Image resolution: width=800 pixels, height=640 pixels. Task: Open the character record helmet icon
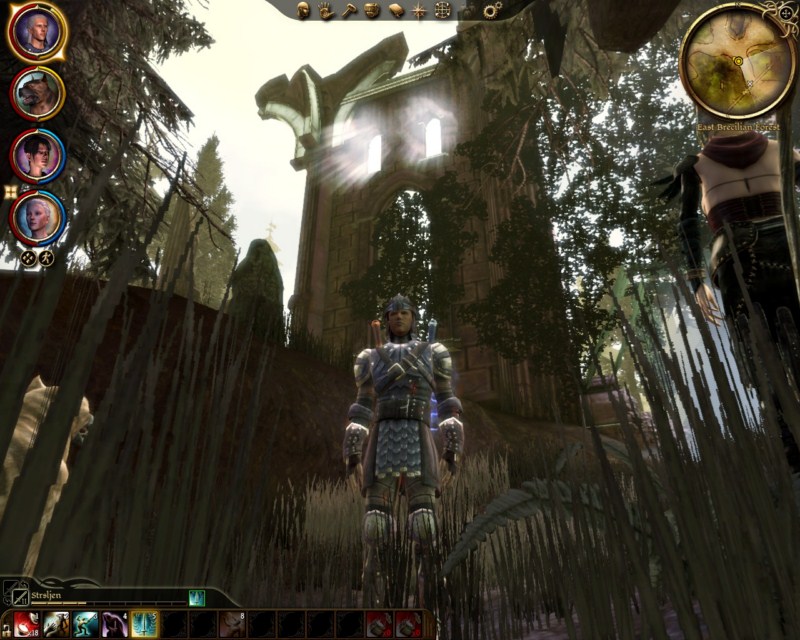pos(305,11)
